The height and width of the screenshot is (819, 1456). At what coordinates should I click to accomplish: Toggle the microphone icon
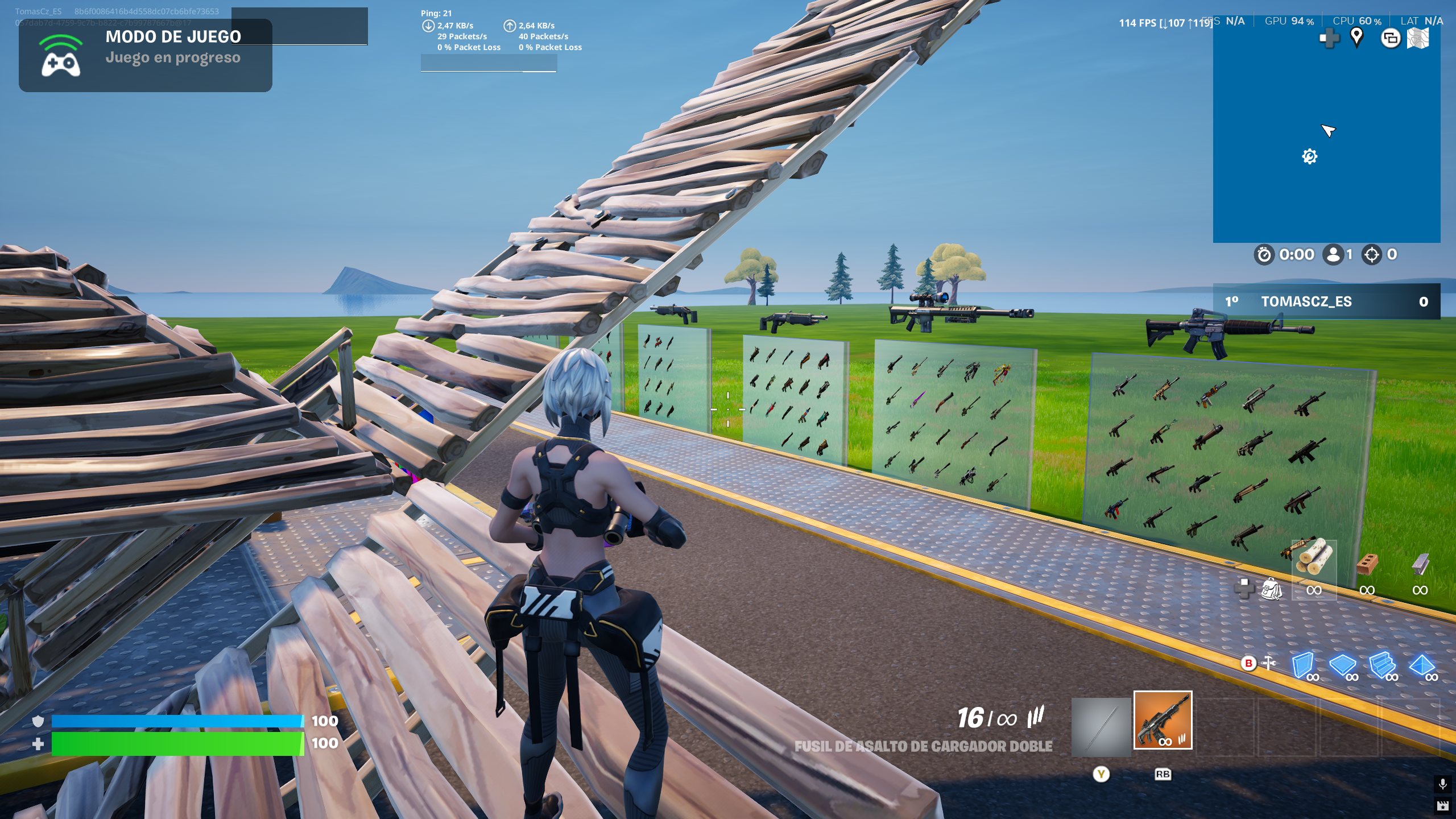[1442, 784]
